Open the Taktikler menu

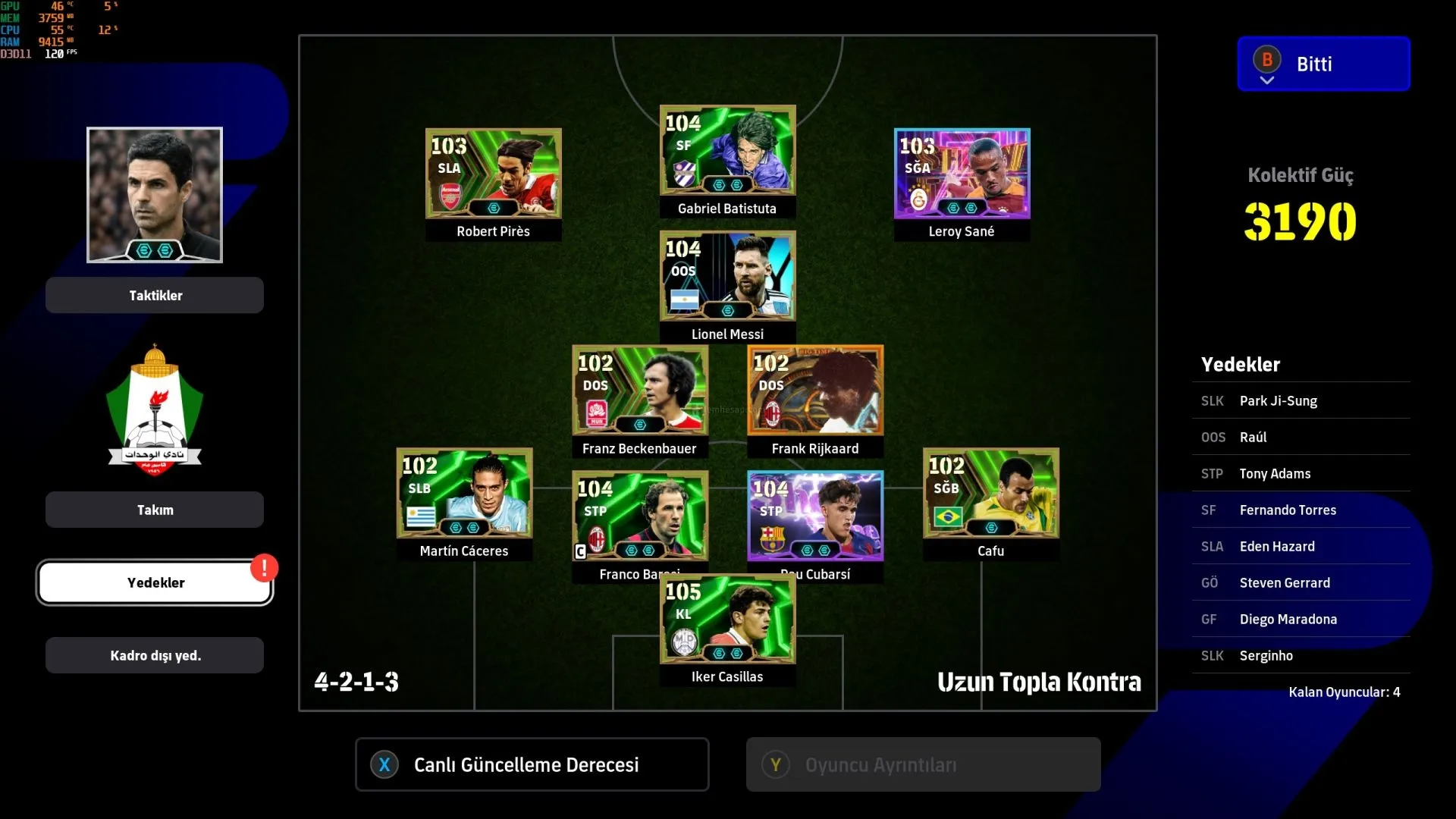pos(155,295)
